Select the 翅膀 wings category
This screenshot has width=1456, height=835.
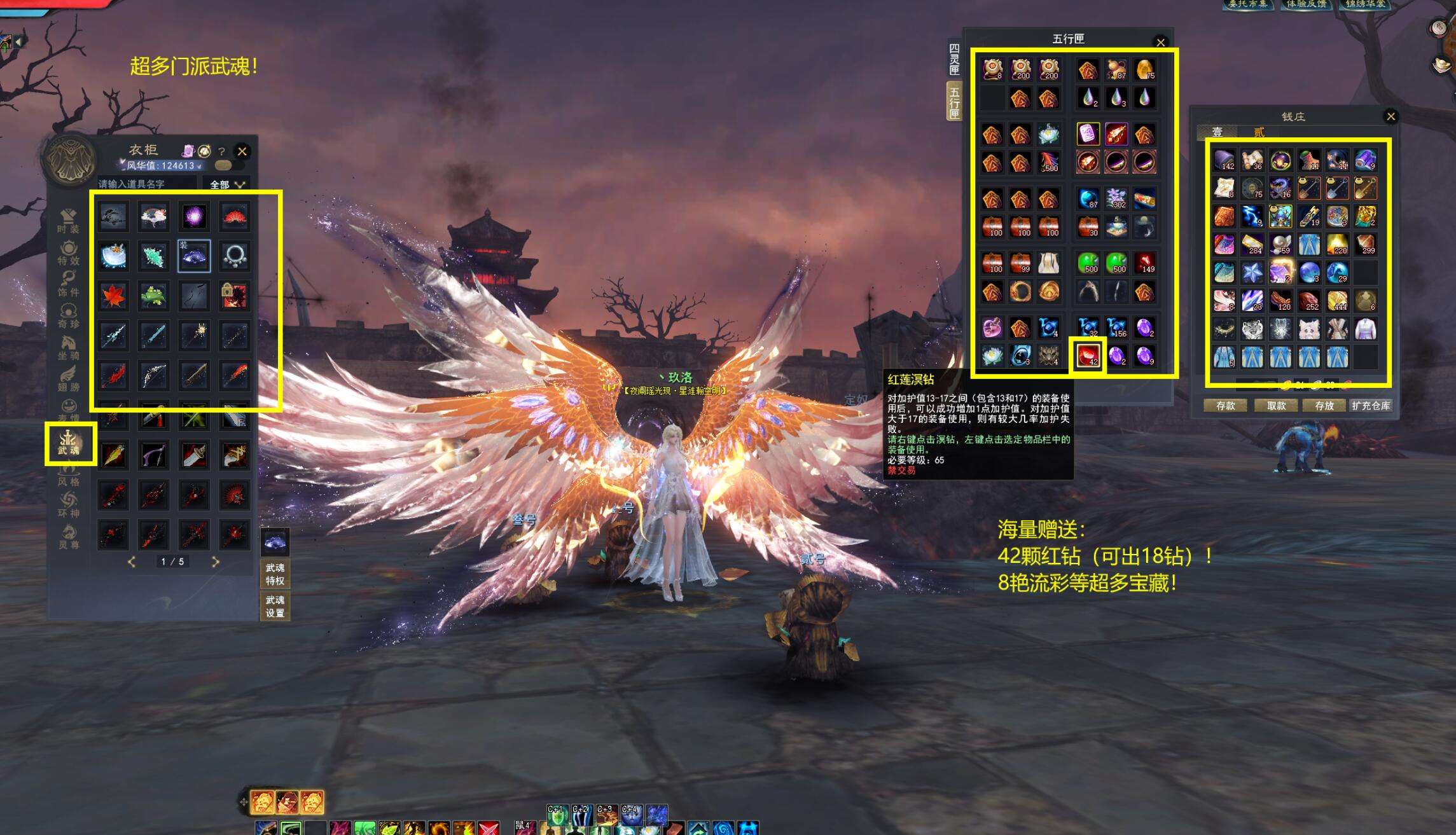click(69, 379)
